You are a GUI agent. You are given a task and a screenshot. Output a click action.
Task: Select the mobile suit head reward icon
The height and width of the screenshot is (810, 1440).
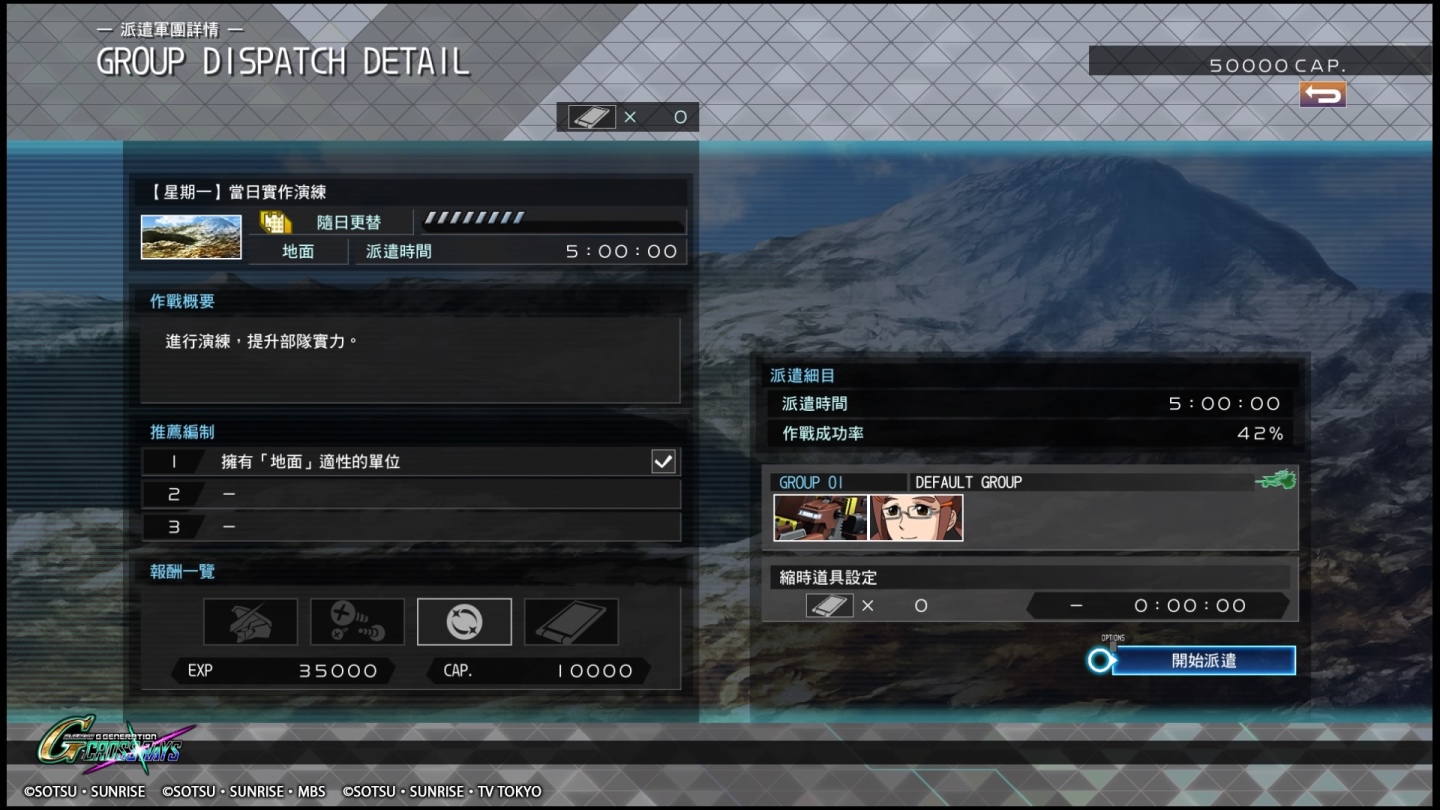[x=250, y=622]
